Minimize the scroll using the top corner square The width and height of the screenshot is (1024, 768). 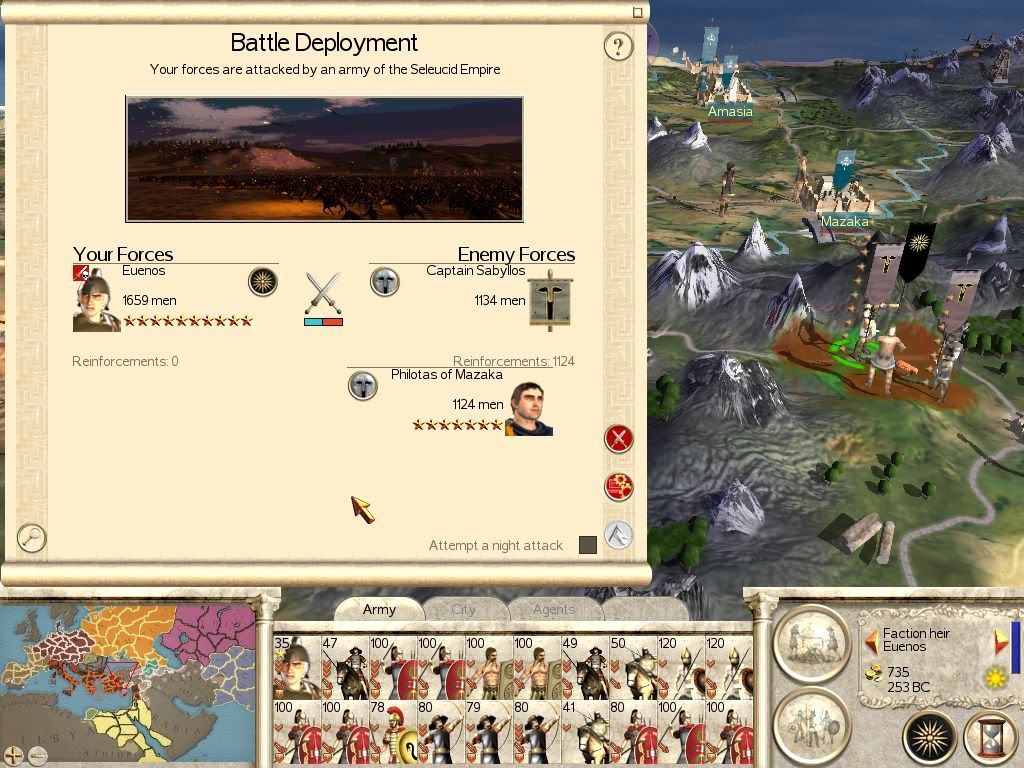click(638, 12)
